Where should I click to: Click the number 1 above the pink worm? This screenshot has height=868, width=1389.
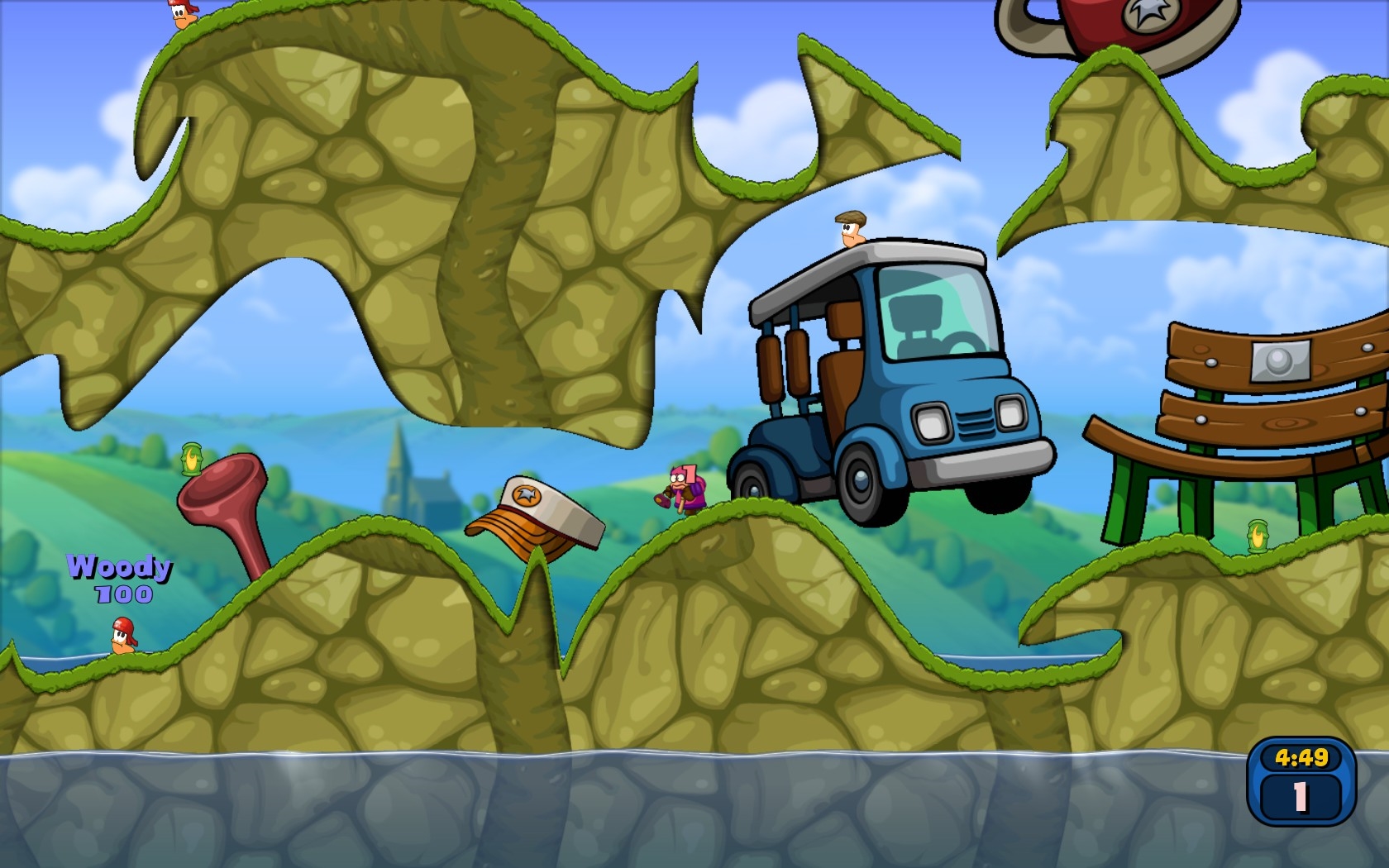click(690, 473)
